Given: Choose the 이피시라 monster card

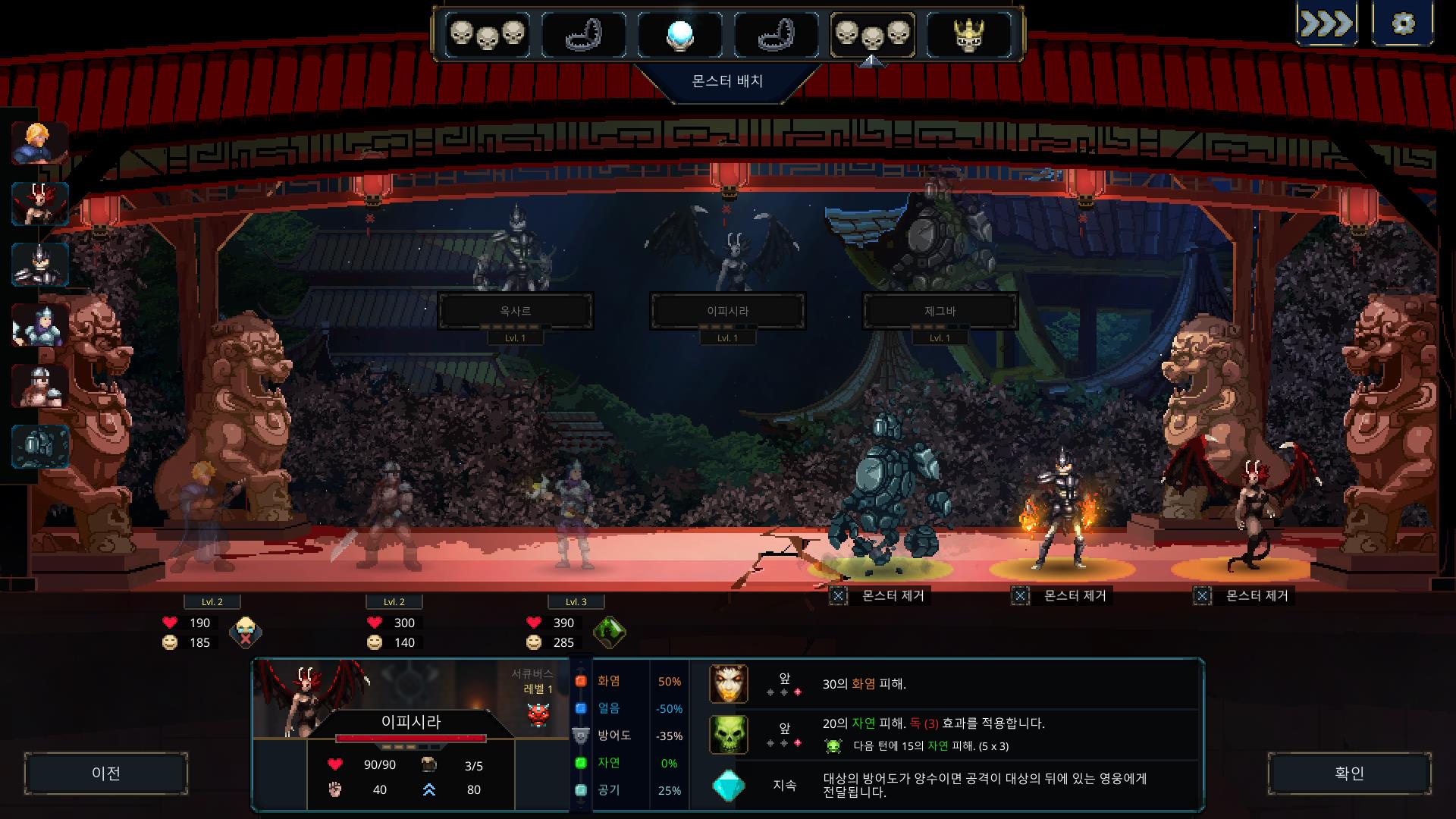Looking at the screenshot, I should pos(727,311).
